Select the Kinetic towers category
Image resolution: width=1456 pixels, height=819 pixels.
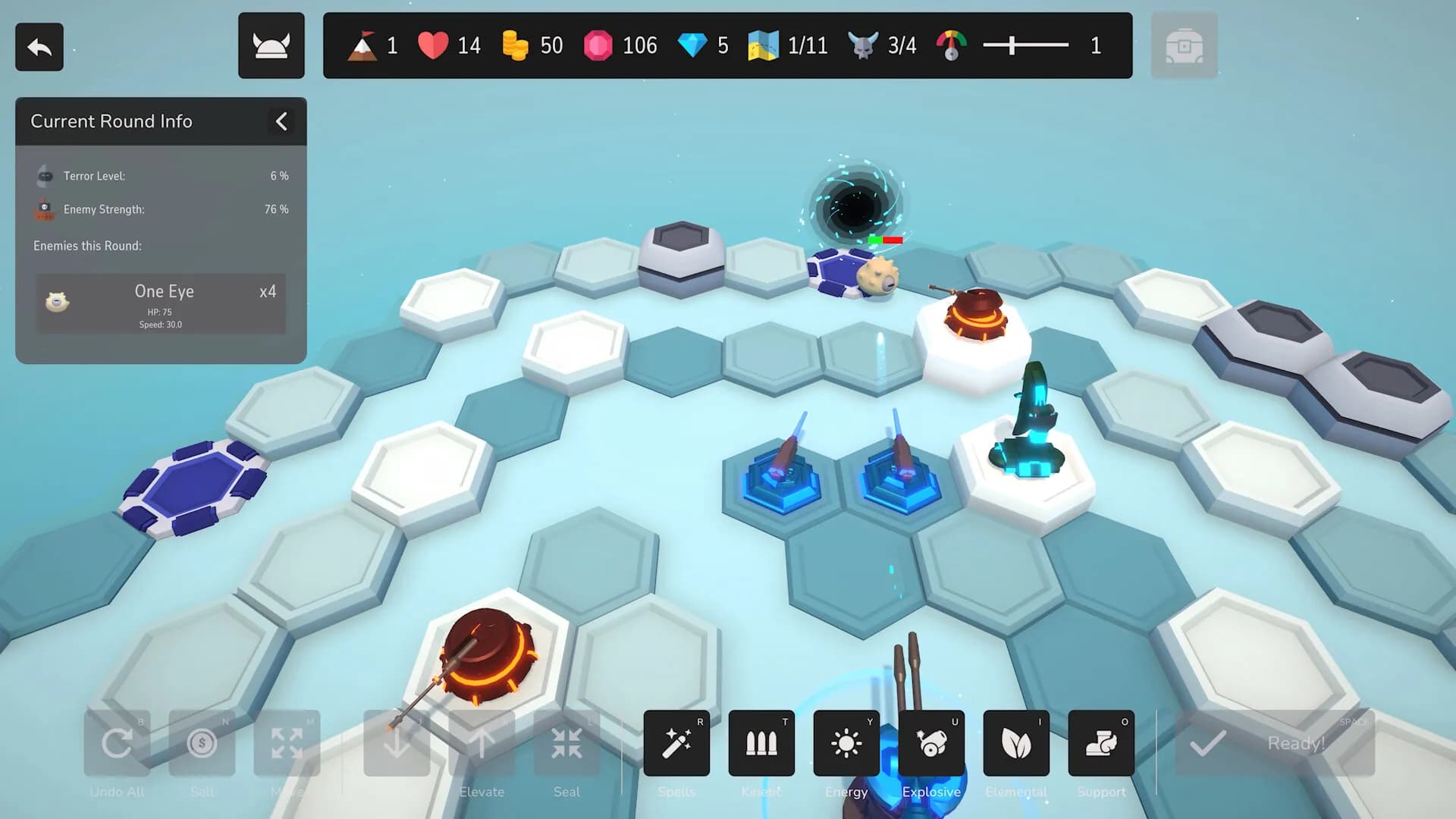click(761, 744)
